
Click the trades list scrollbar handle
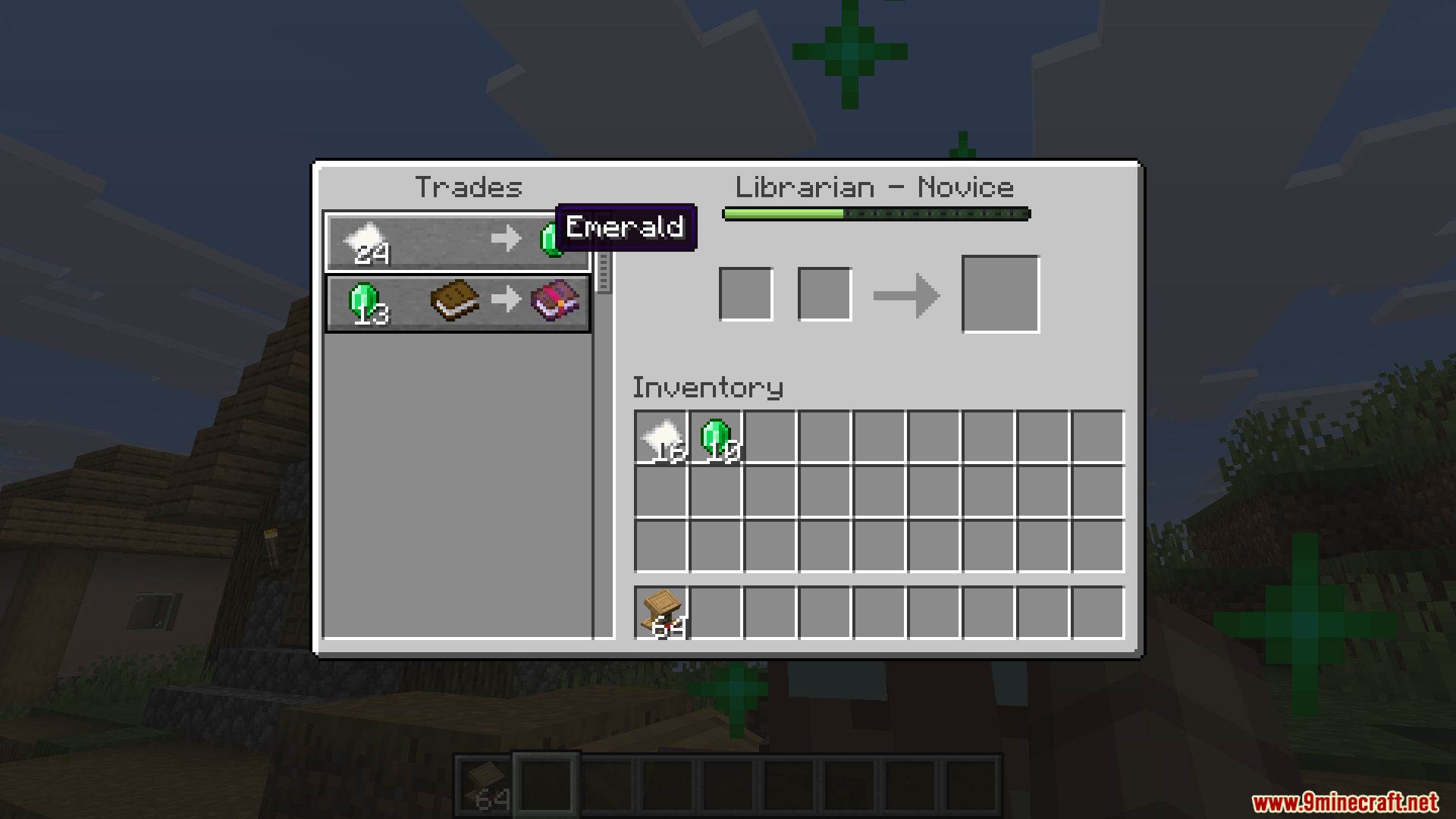coord(604,271)
